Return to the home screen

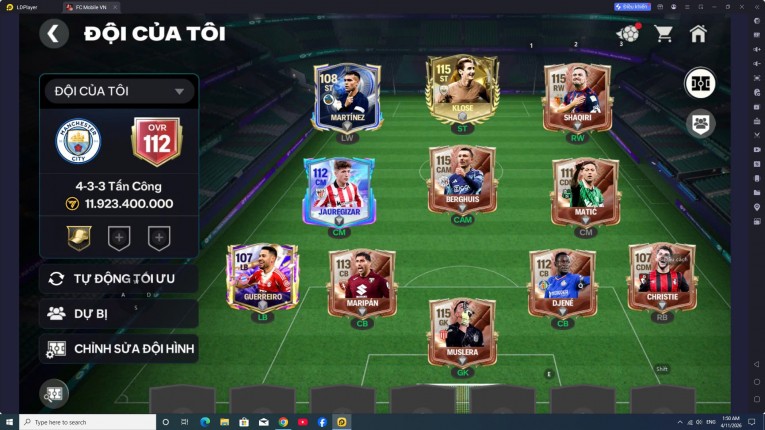[x=698, y=34]
